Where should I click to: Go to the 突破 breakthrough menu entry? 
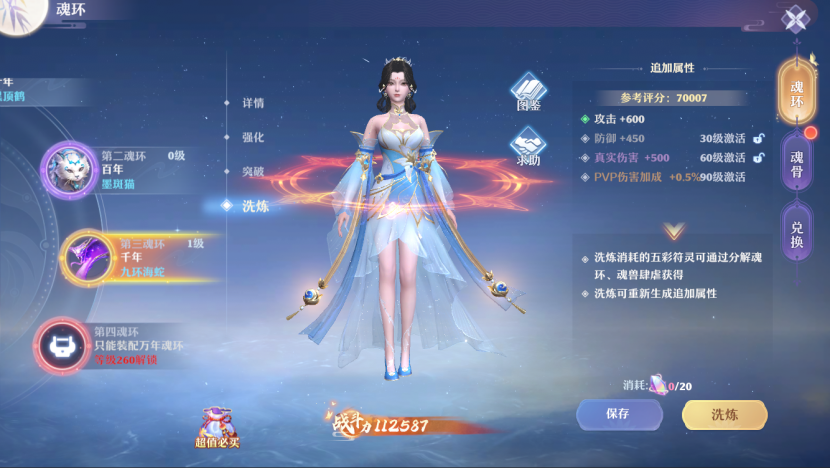tap(253, 171)
